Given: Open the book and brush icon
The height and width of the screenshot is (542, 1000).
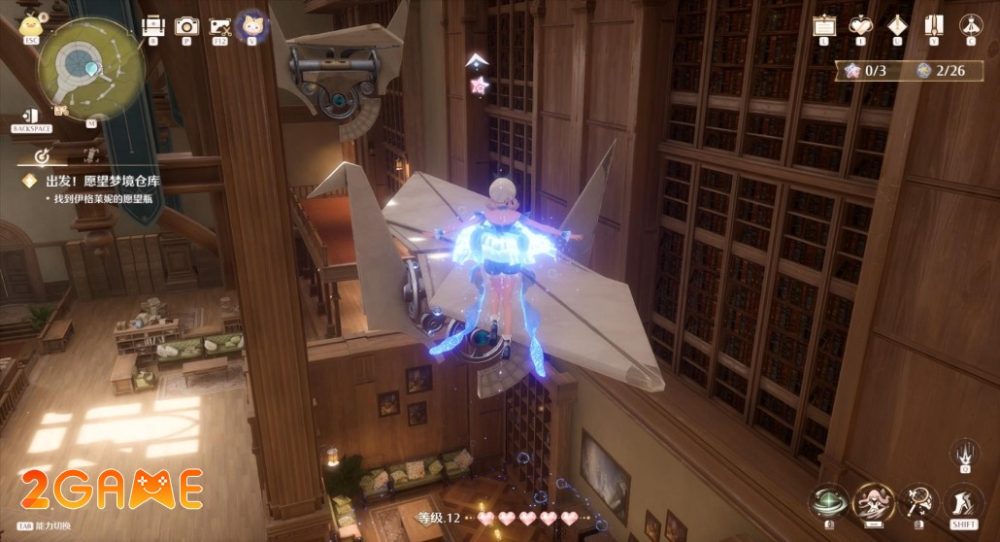Looking at the screenshot, I should (934, 25).
